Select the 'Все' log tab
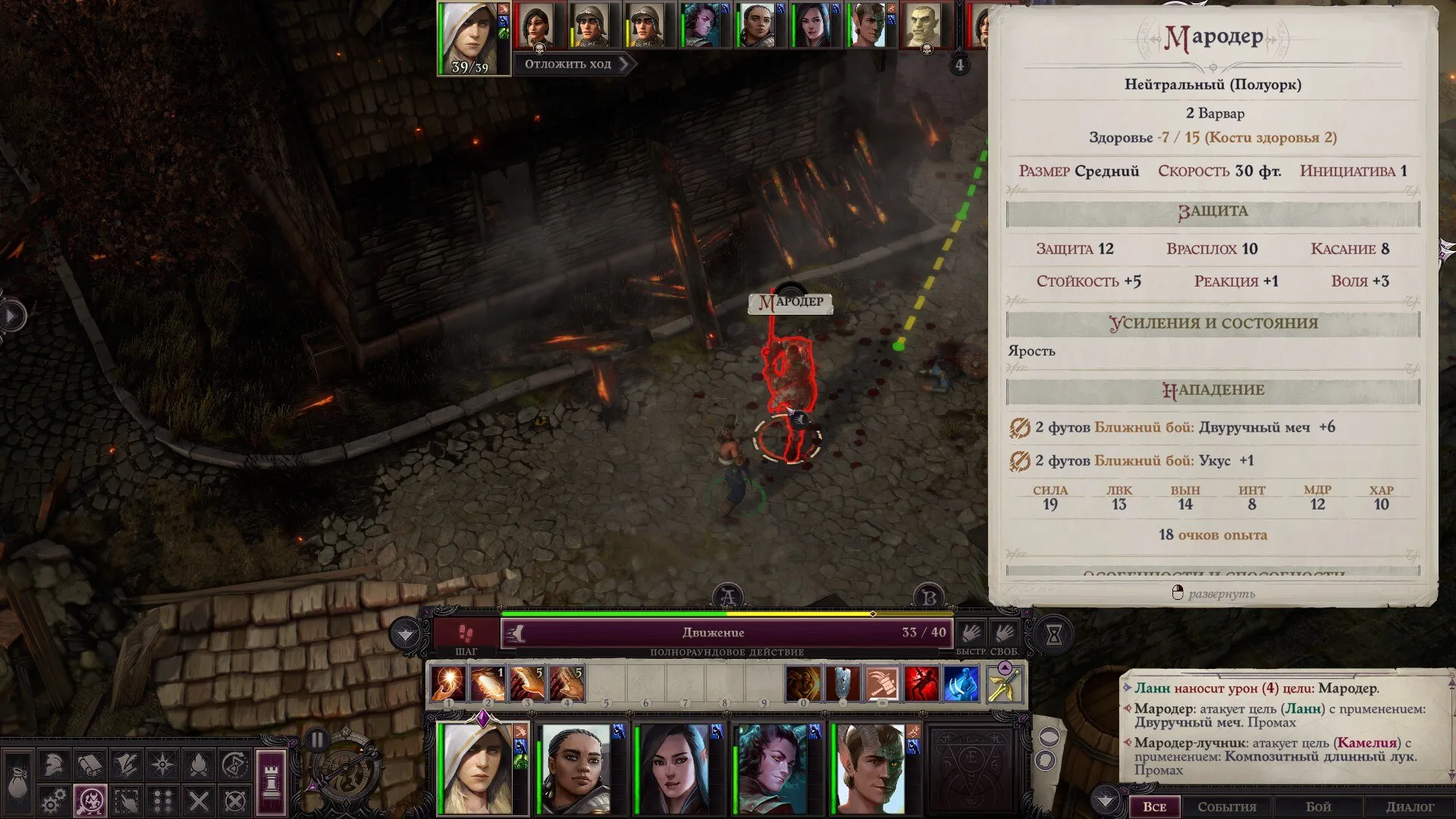Image resolution: width=1456 pixels, height=819 pixels. pyautogui.click(x=1154, y=807)
